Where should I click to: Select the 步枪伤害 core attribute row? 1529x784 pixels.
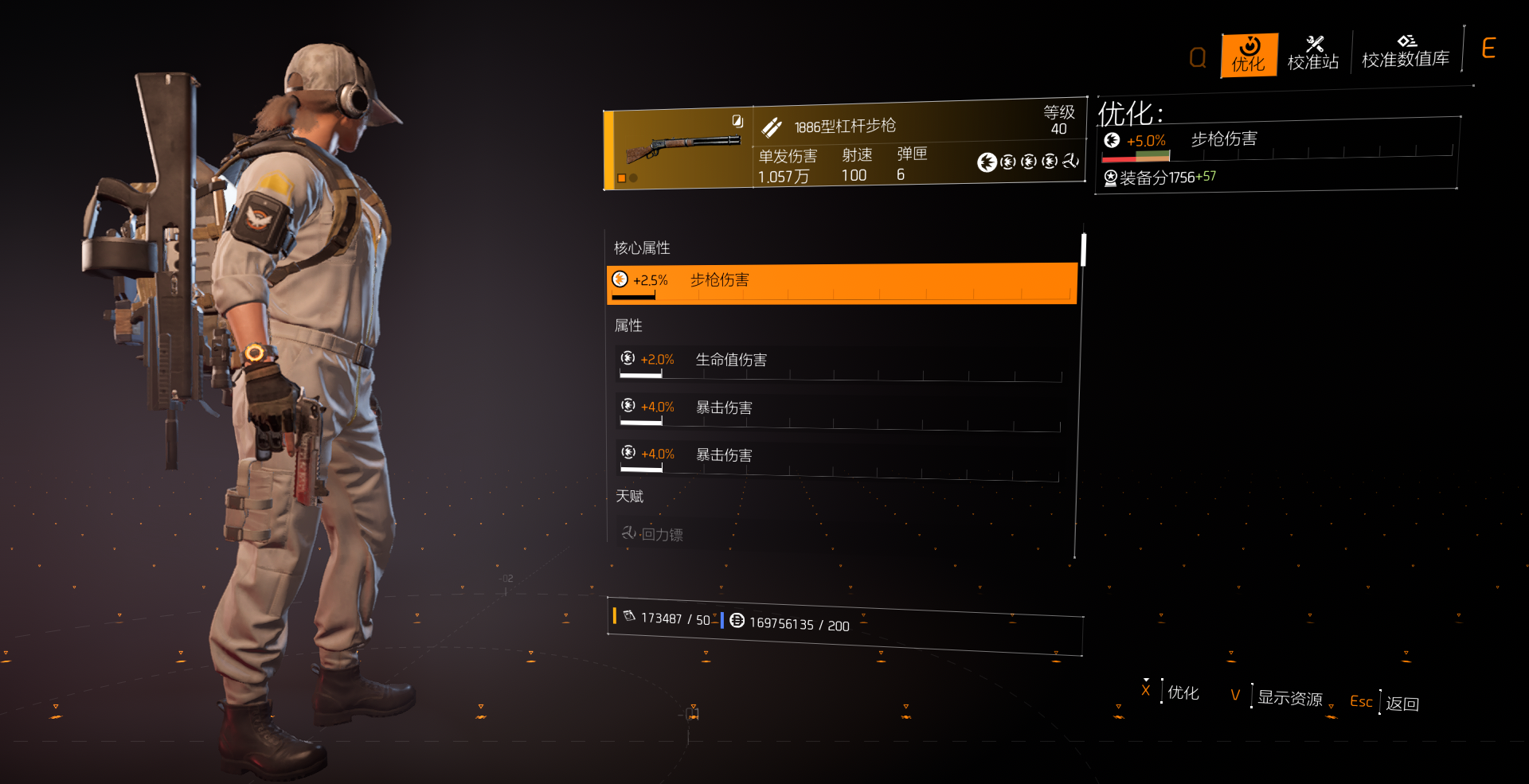point(841,283)
